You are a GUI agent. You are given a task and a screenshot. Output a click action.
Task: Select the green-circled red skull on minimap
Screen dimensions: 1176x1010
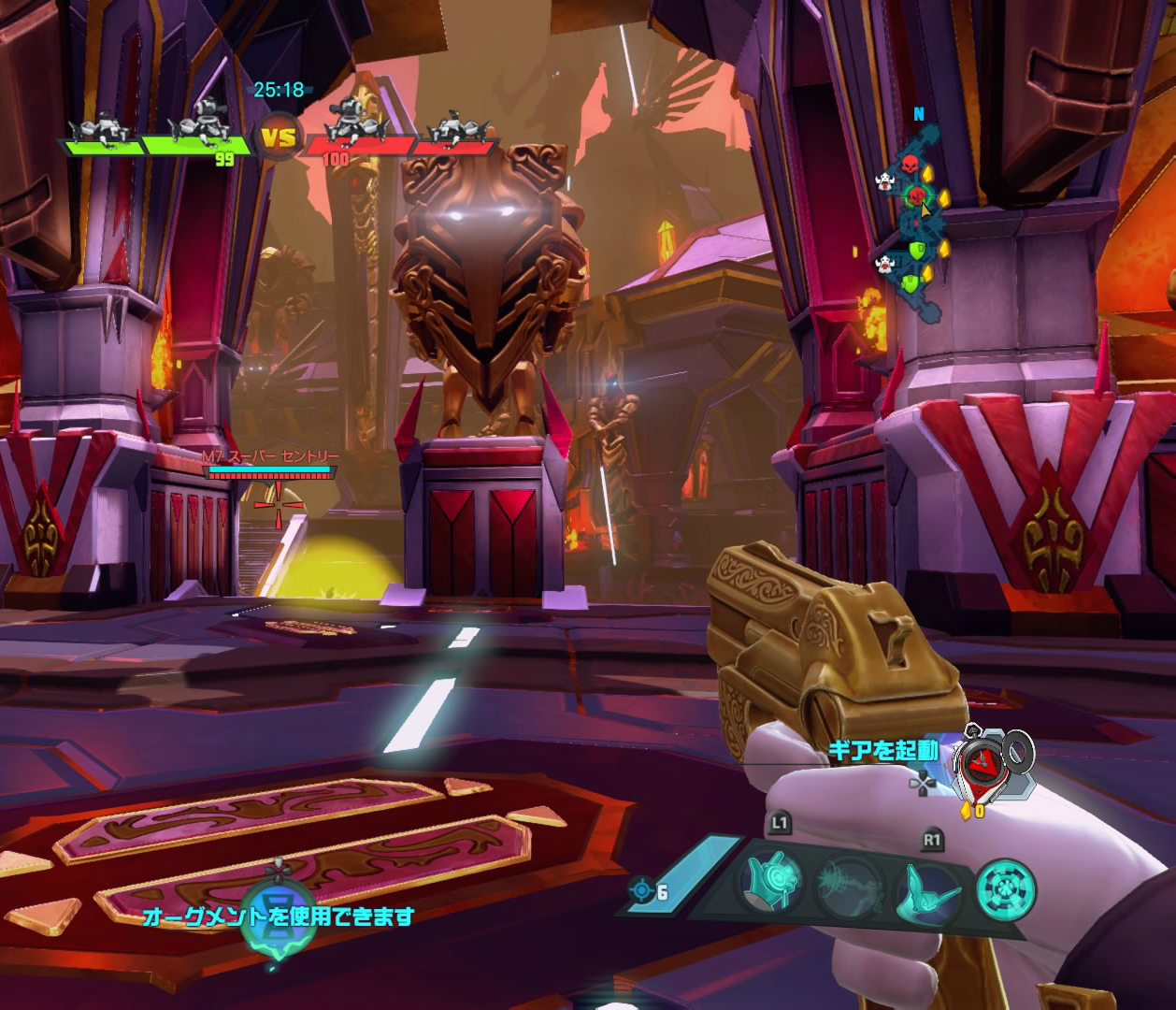pos(916,195)
